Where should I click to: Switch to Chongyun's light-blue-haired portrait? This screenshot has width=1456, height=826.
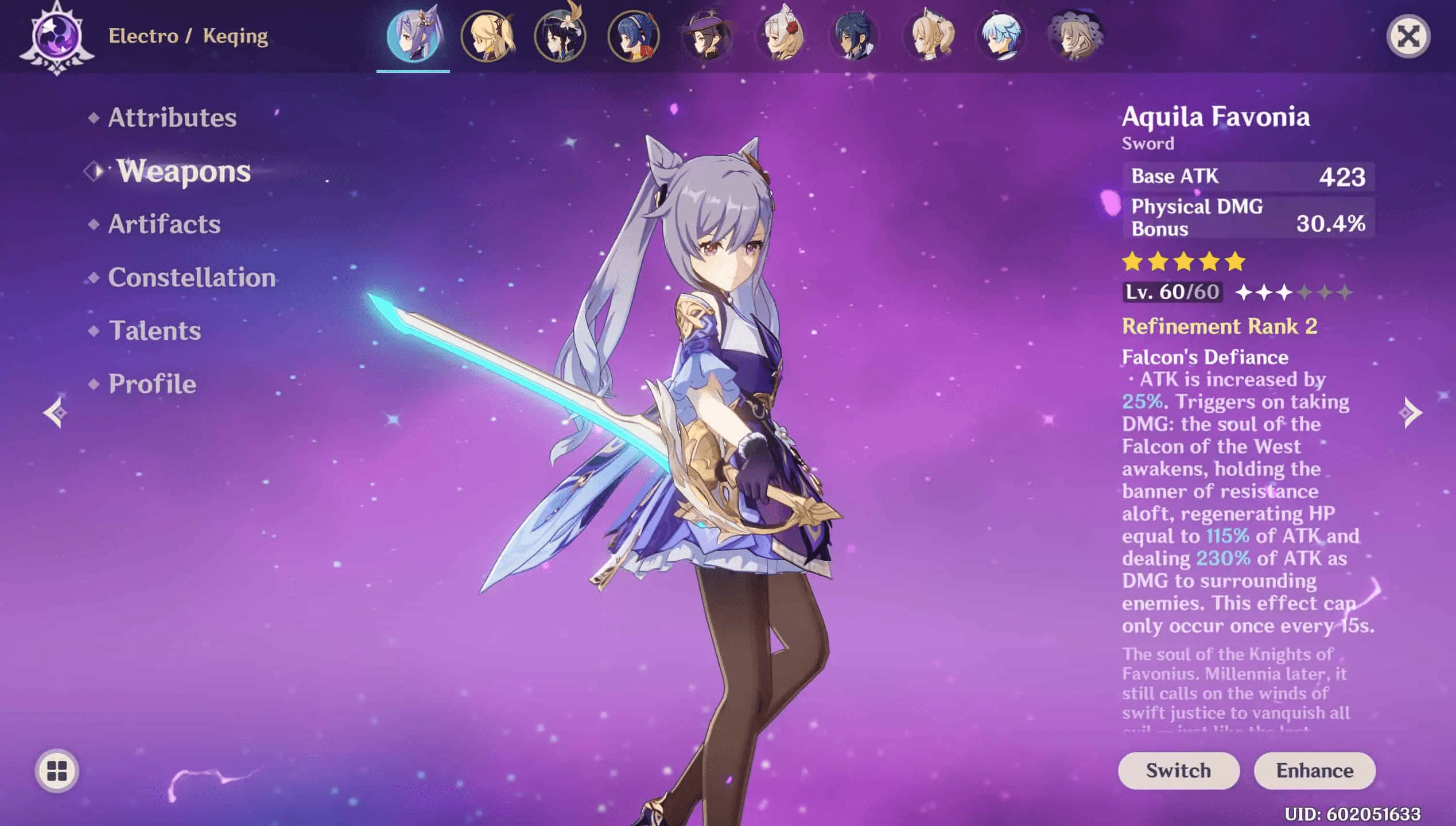tap(1001, 36)
